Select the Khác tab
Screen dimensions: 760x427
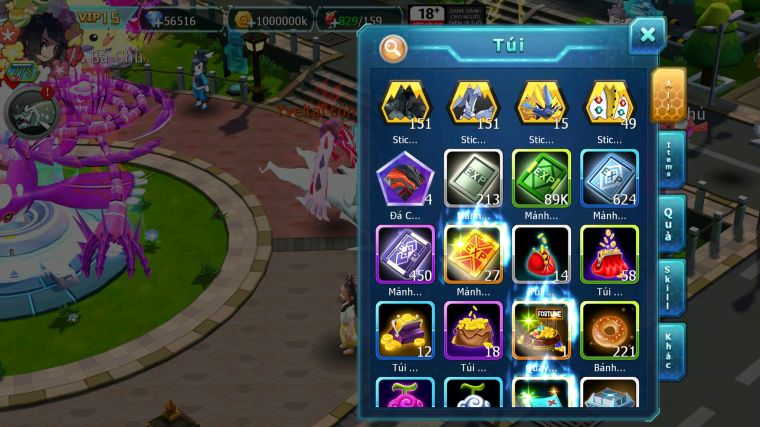click(x=670, y=351)
